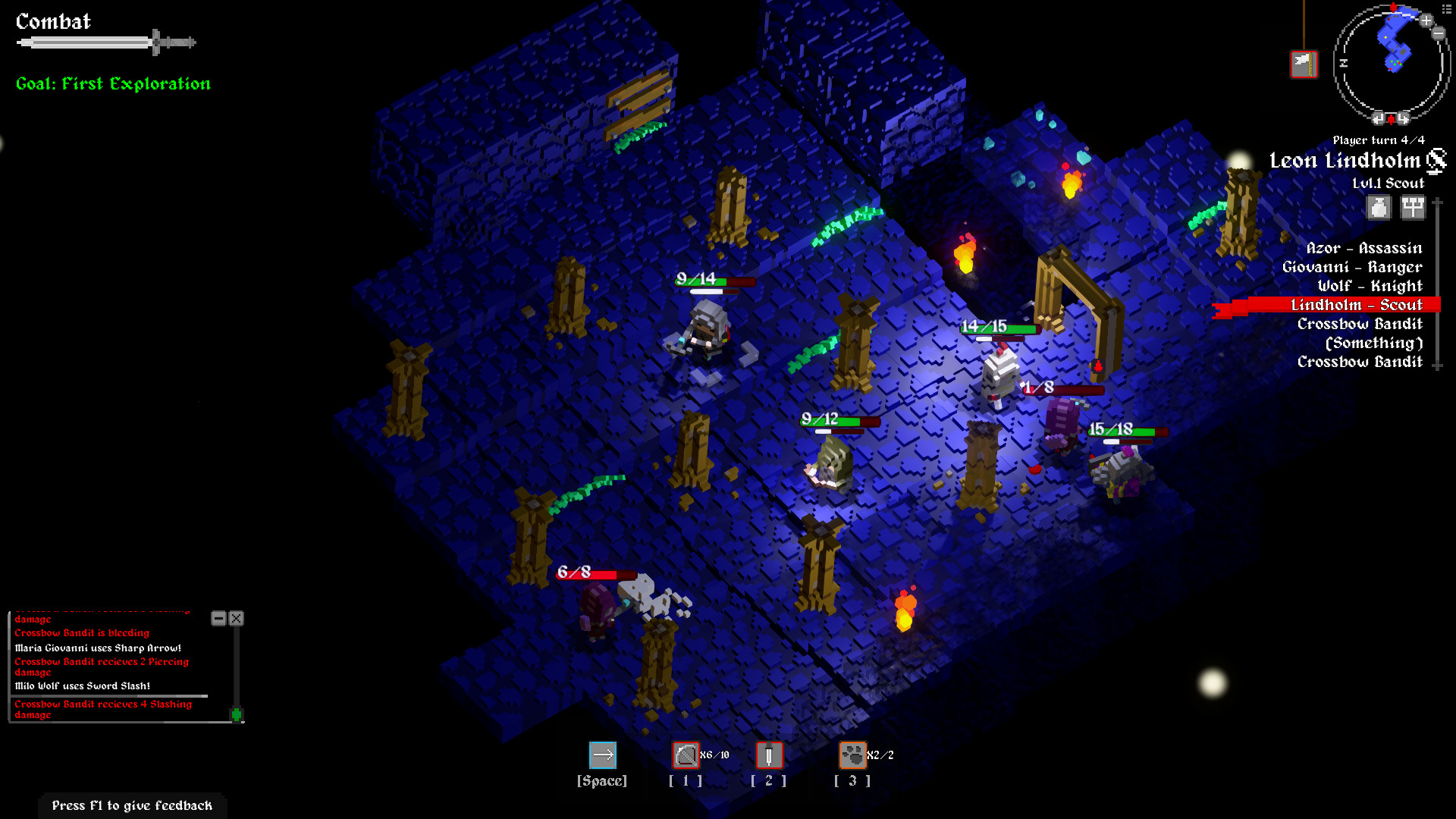Open the potion inventory icon under Lvl.1 Scout
This screenshot has width=1456, height=819.
coord(1379,208)
